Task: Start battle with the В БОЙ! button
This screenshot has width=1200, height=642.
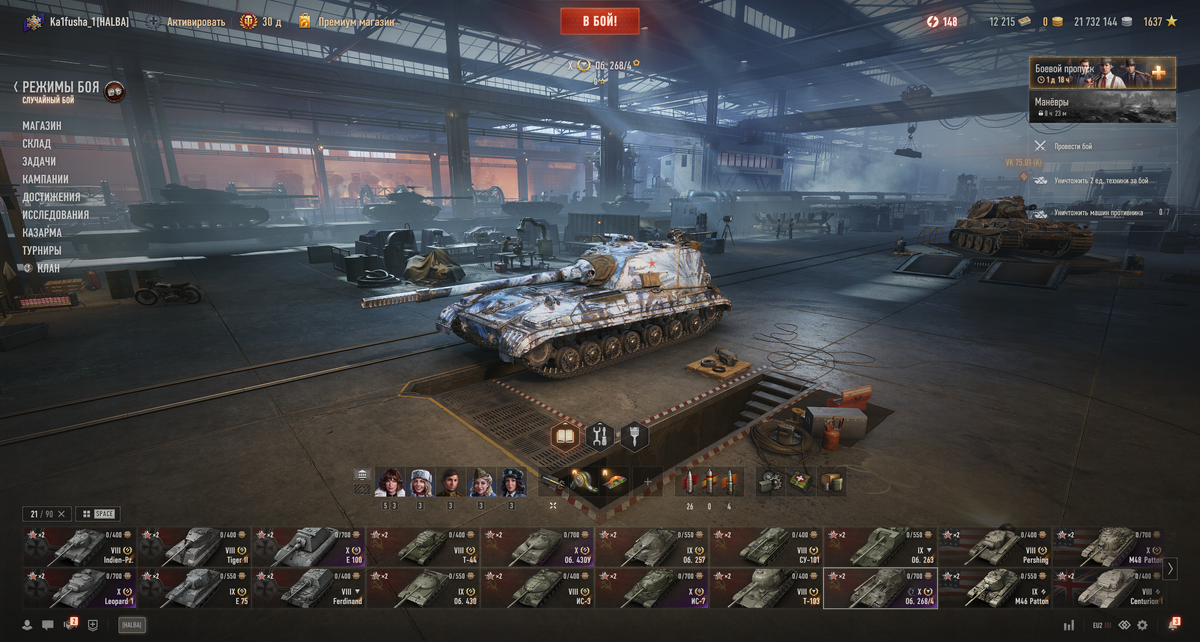Action: (599, 21)
